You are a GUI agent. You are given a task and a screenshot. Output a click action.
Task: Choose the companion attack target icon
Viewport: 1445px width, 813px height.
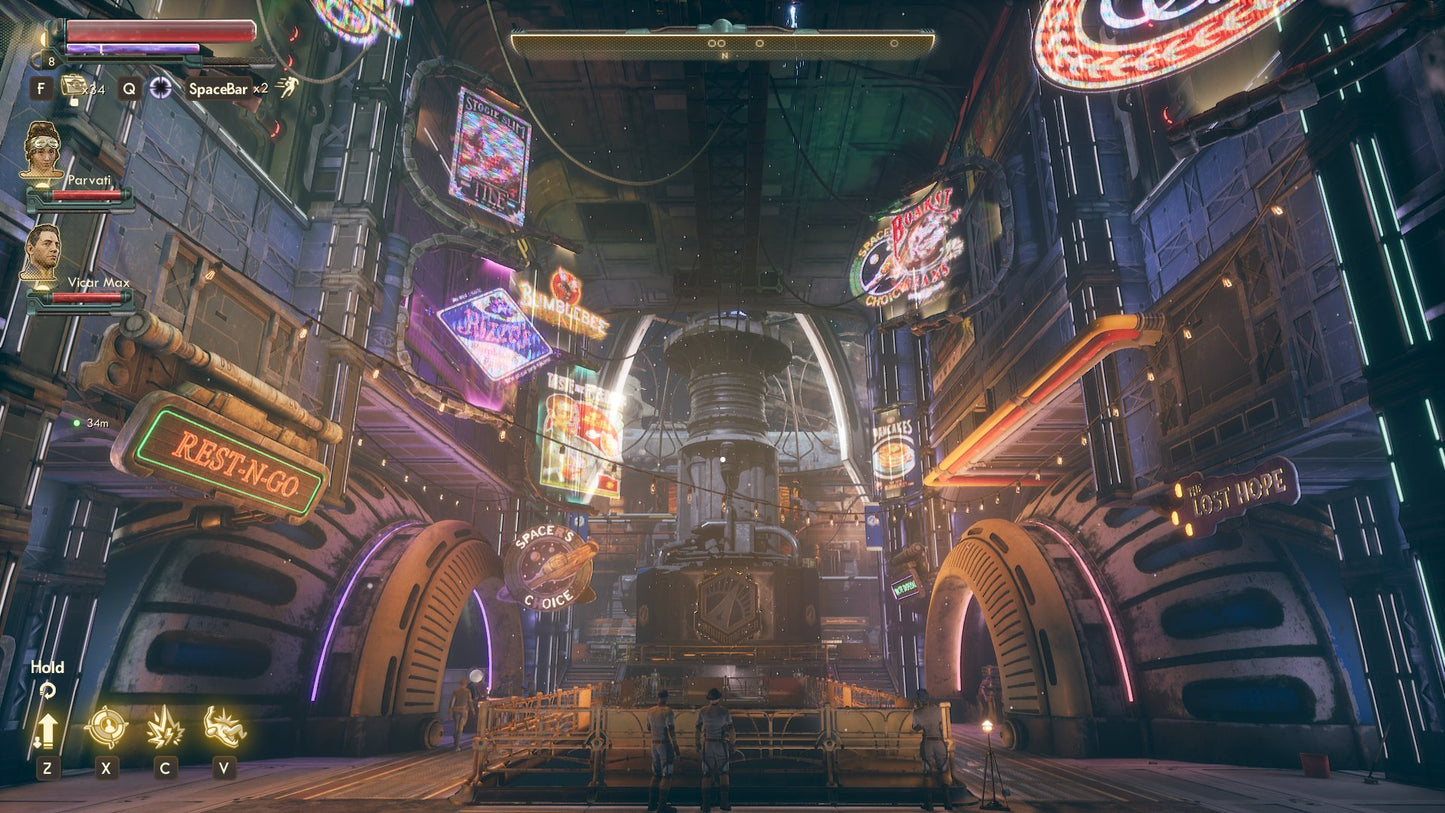click(106, 727)
